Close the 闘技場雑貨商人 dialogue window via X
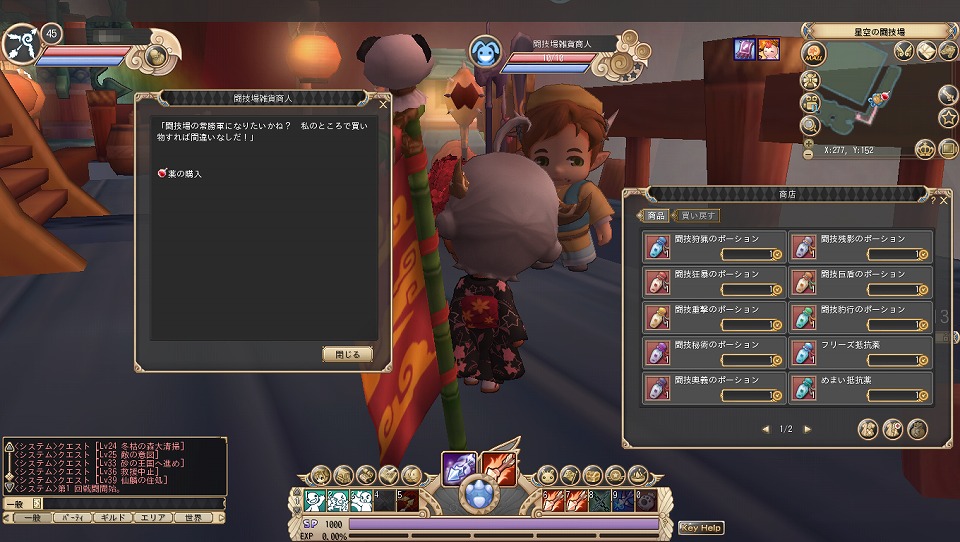 pyautogui.click(x=383, y=103)
